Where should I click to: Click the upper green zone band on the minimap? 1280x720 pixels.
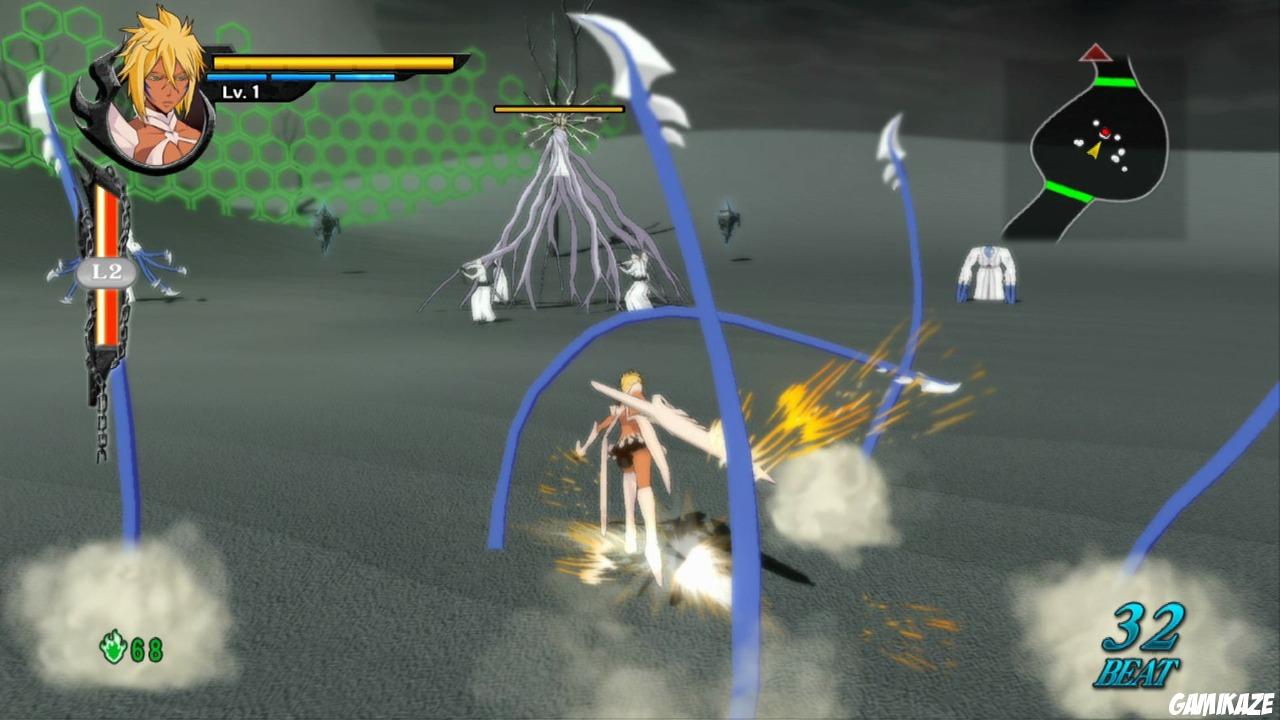tap(1115, 82)
